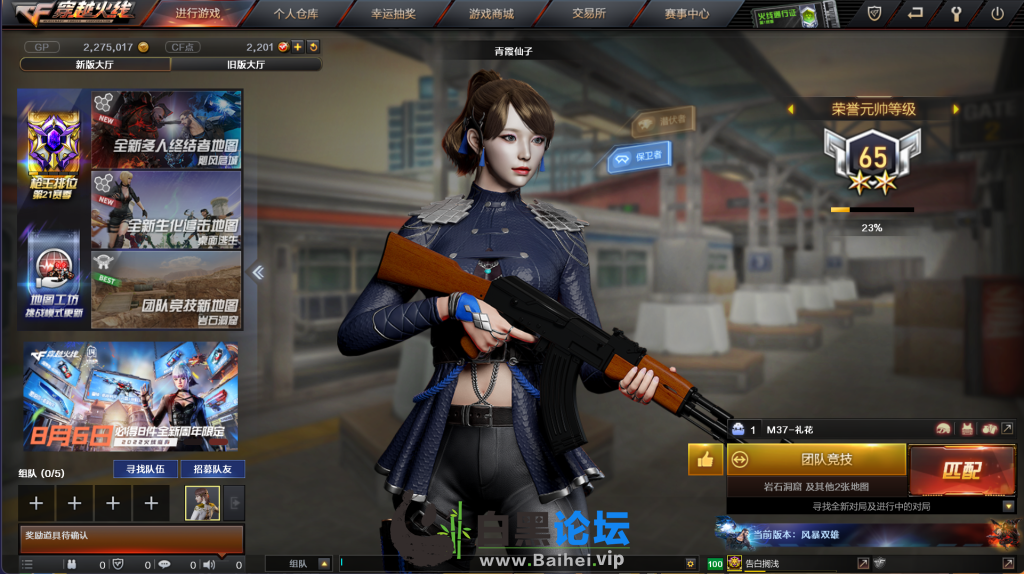Click the right arrow beside 荣誉元帅等级
The image size is (1024, 574).
coord(956,109)
